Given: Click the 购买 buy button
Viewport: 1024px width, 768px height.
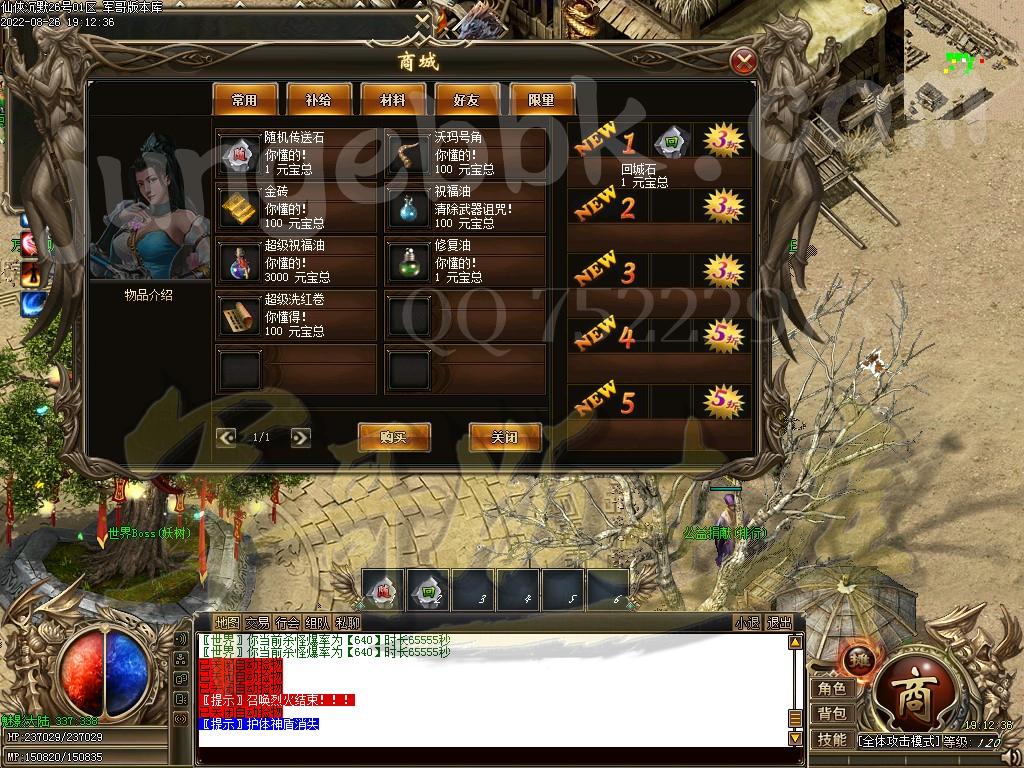Looking at the screenshot, I should (x=394, y=437).
